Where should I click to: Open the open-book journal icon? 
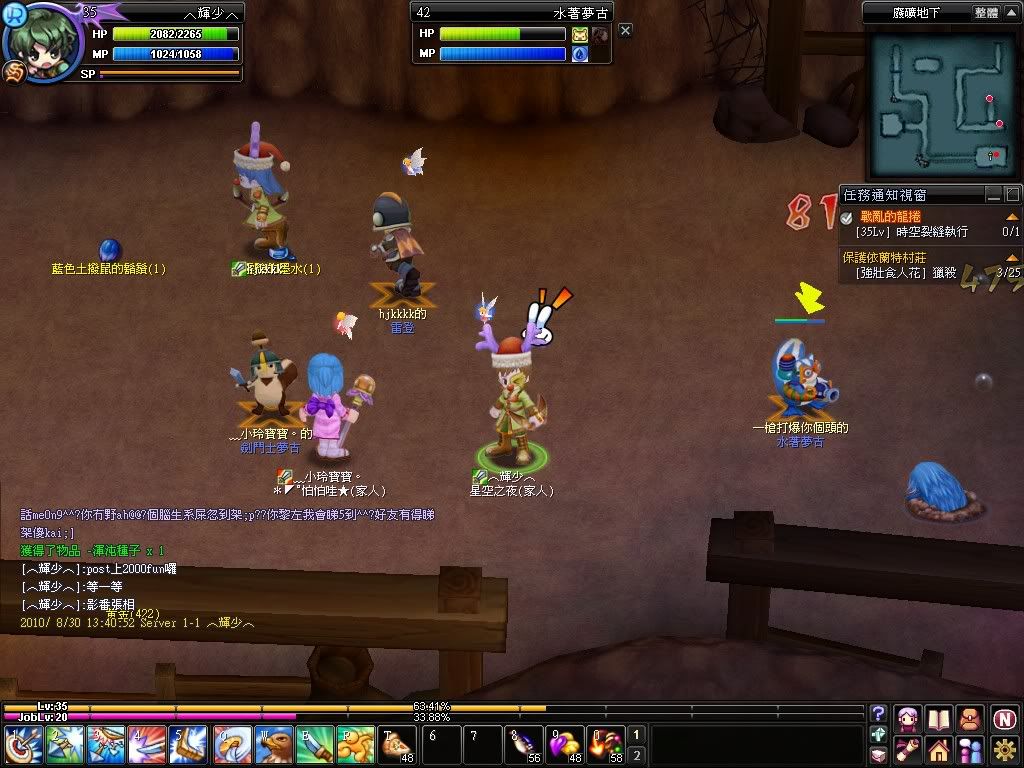[939, 719]
